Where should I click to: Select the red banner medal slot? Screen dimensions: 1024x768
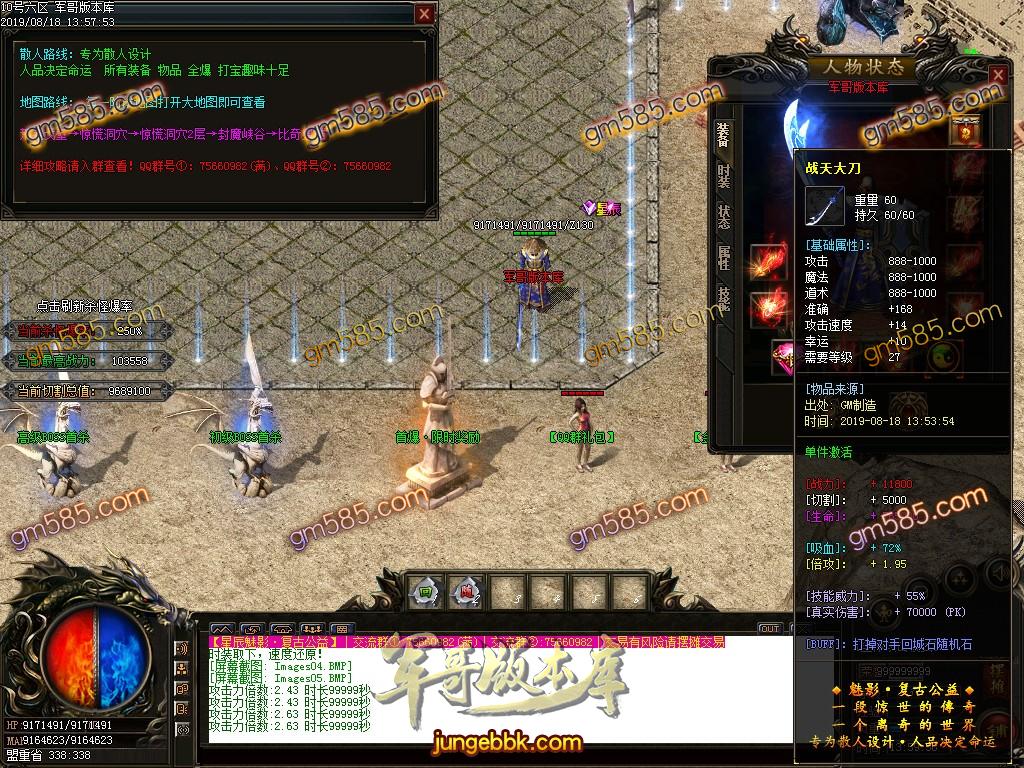[966, 130]
